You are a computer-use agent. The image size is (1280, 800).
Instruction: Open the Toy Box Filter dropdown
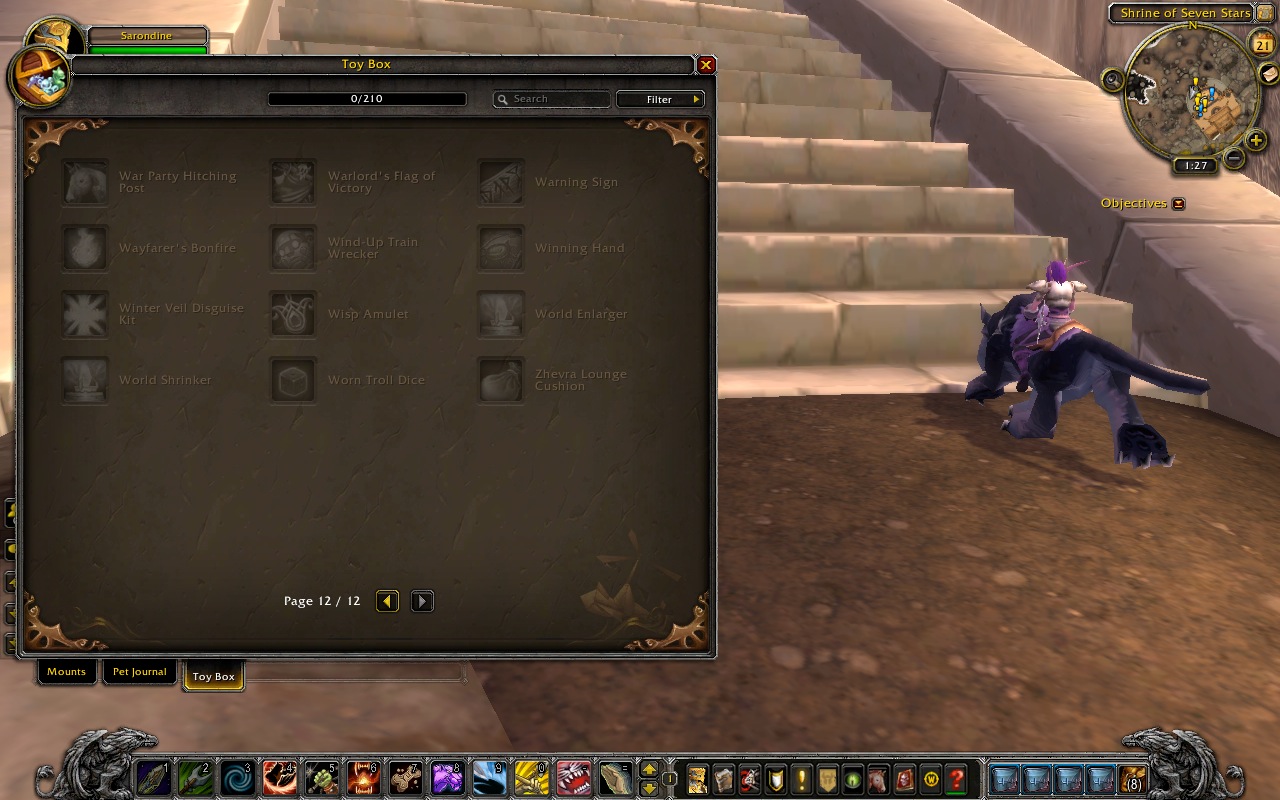[x=660, y=99]
